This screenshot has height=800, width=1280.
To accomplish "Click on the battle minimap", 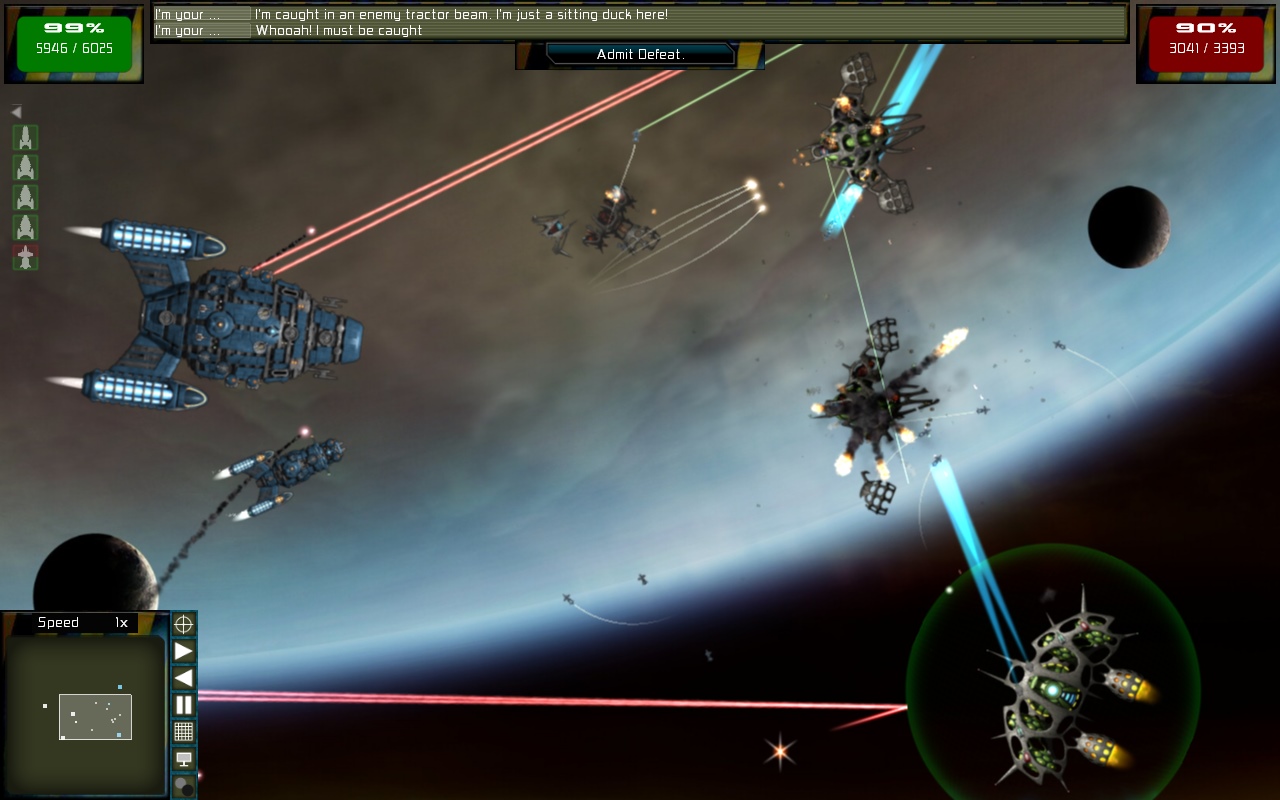I will pos(85,715).
